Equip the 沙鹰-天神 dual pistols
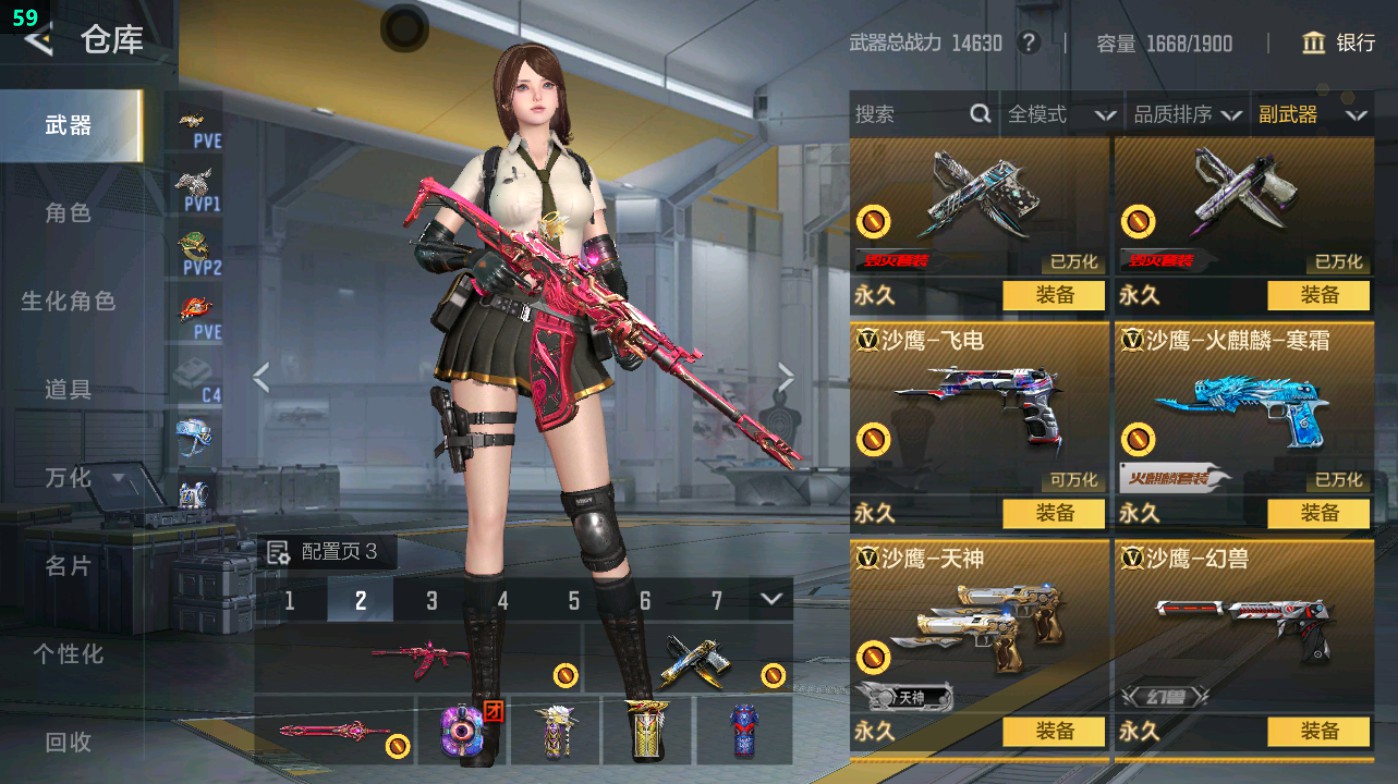This screenshot has height=784, width=1398. tap(1054, 731)
